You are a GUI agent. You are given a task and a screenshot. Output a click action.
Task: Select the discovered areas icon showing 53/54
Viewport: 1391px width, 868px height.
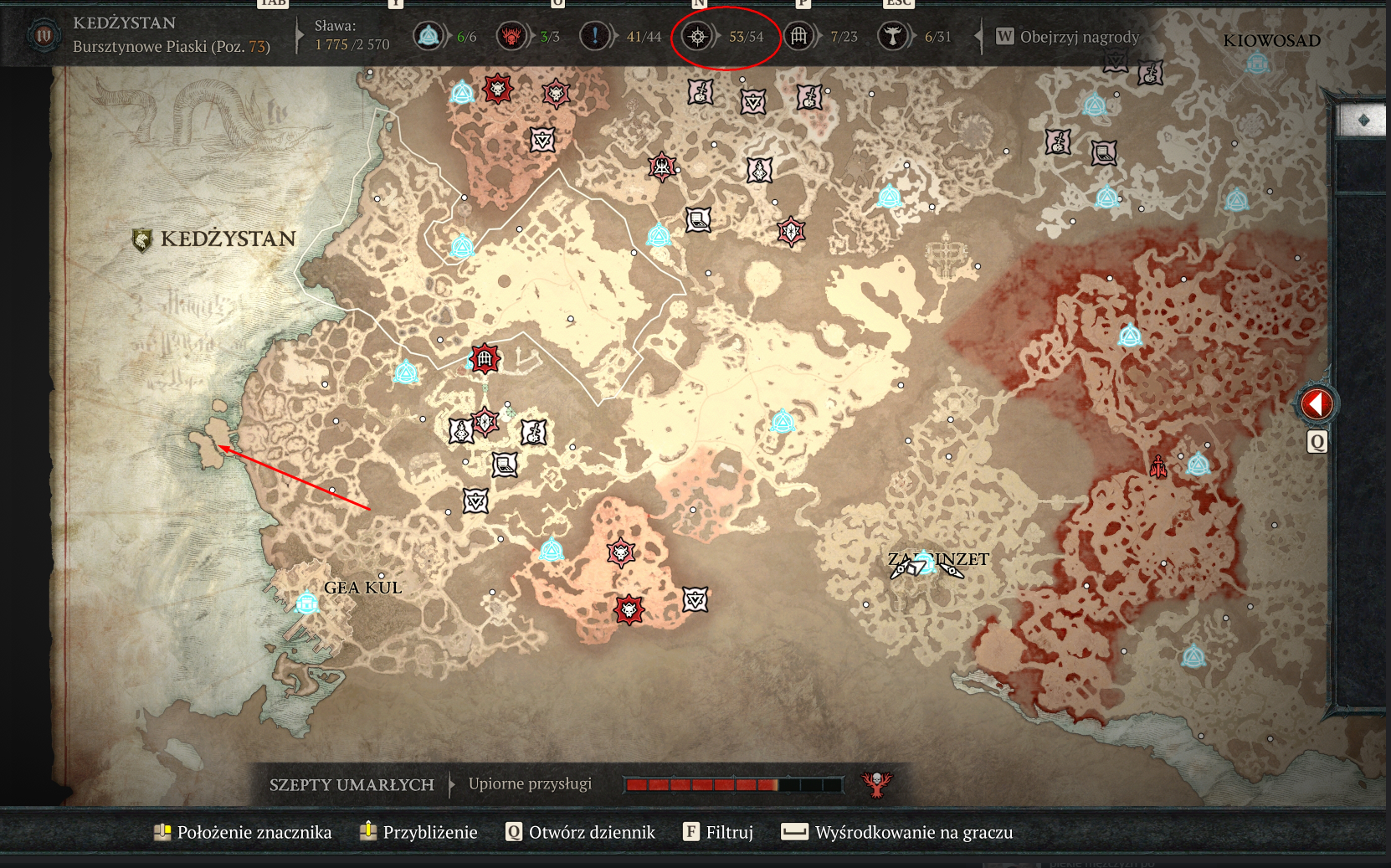(x=697, y=36)
